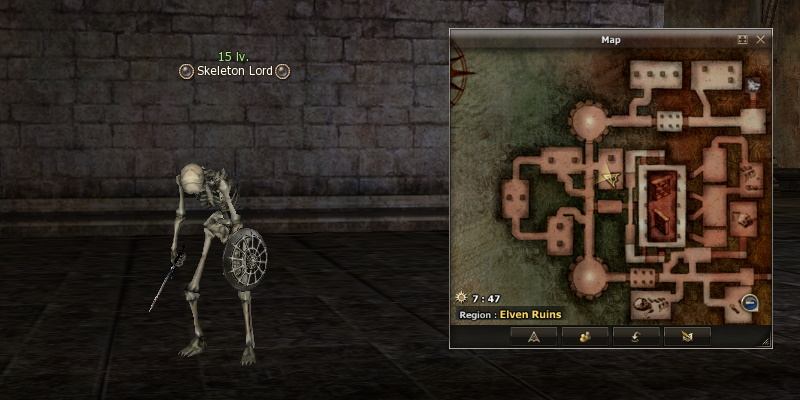Close the Map window
800x400 pixels.
coord(761,40)
